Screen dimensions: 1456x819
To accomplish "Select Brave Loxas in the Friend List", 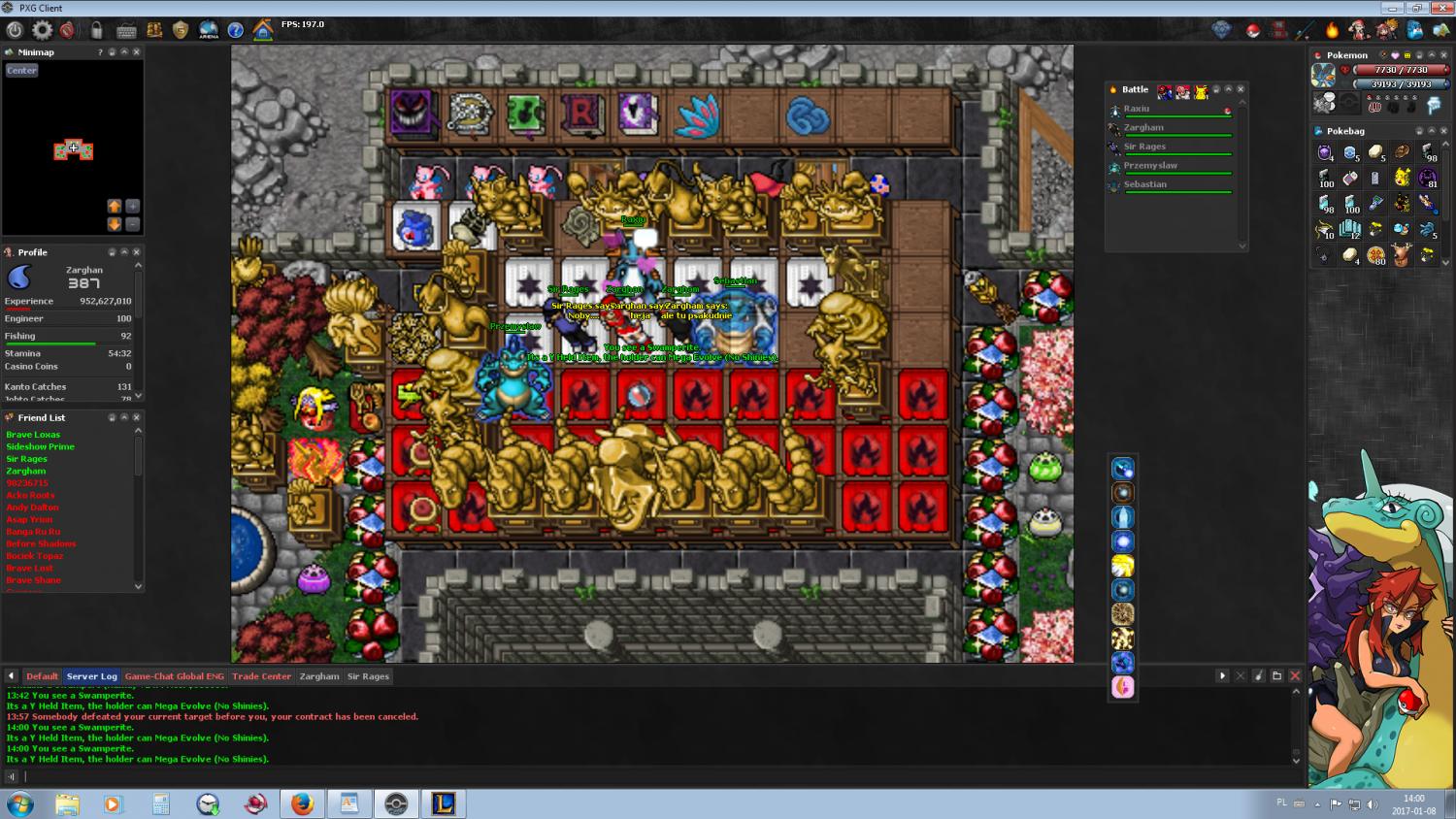I will tap(33, 435).
